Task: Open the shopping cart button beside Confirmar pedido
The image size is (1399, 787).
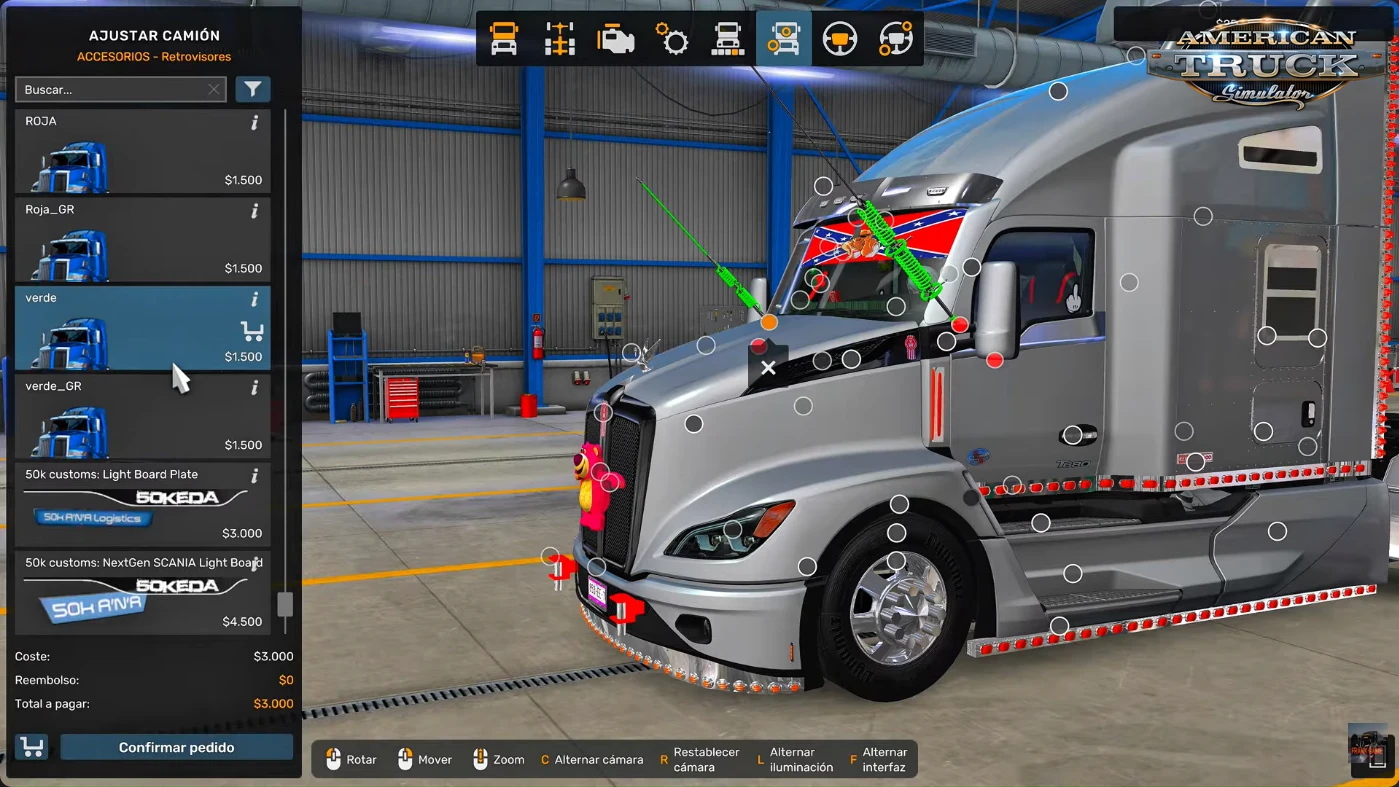Action: click(32, 747)
